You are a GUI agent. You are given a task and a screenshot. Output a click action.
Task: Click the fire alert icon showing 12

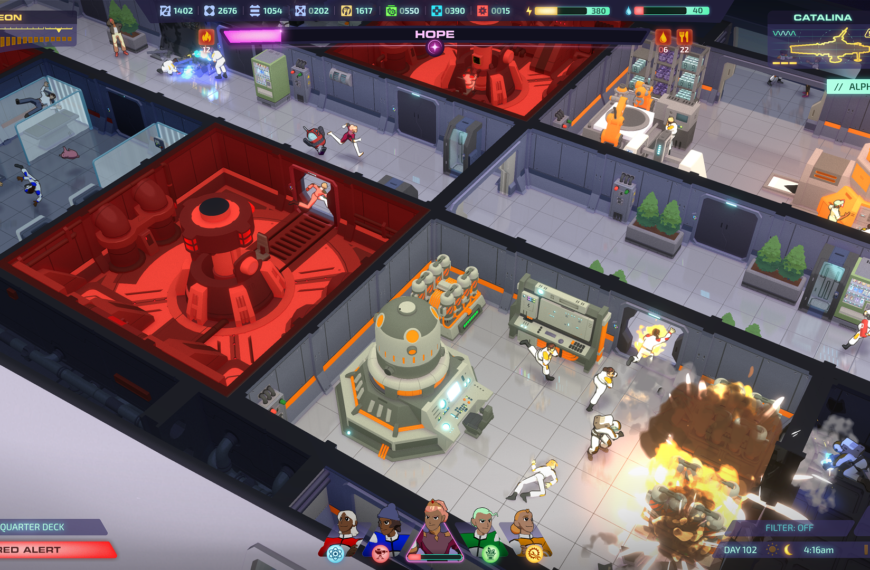[x=207, y=39]
